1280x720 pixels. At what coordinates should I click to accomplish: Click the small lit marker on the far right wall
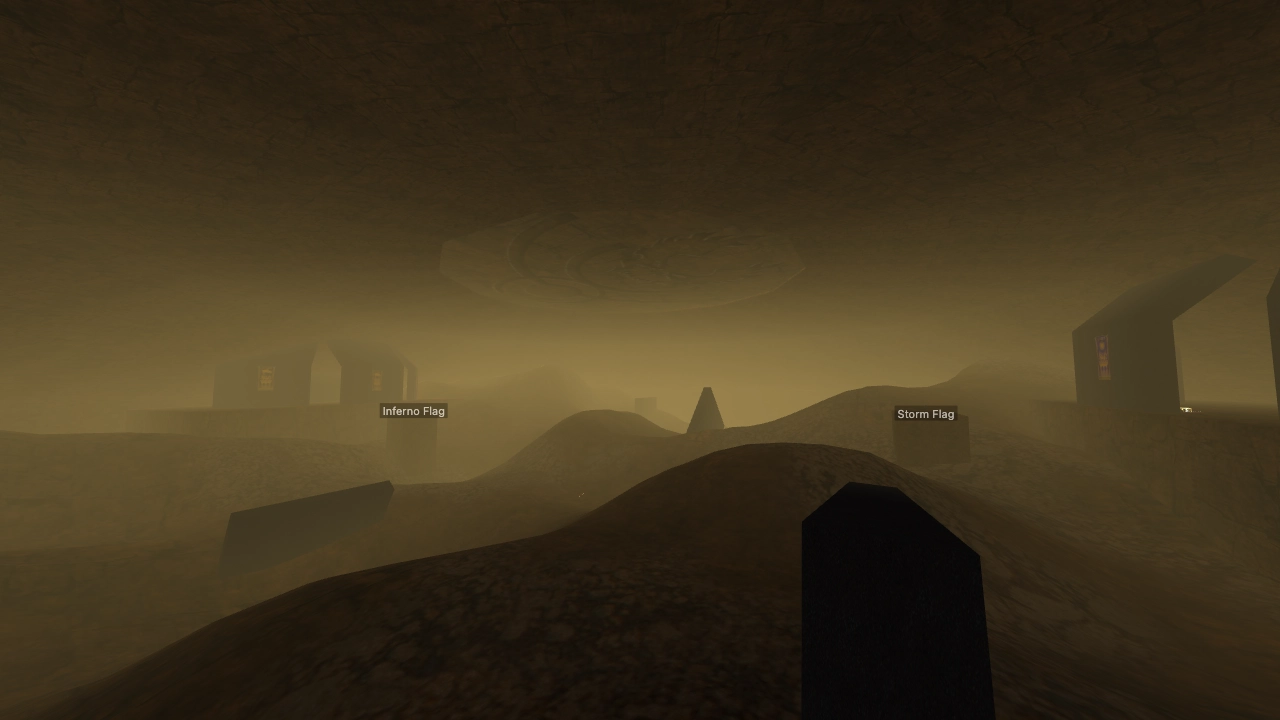[x=1186, y=410]
